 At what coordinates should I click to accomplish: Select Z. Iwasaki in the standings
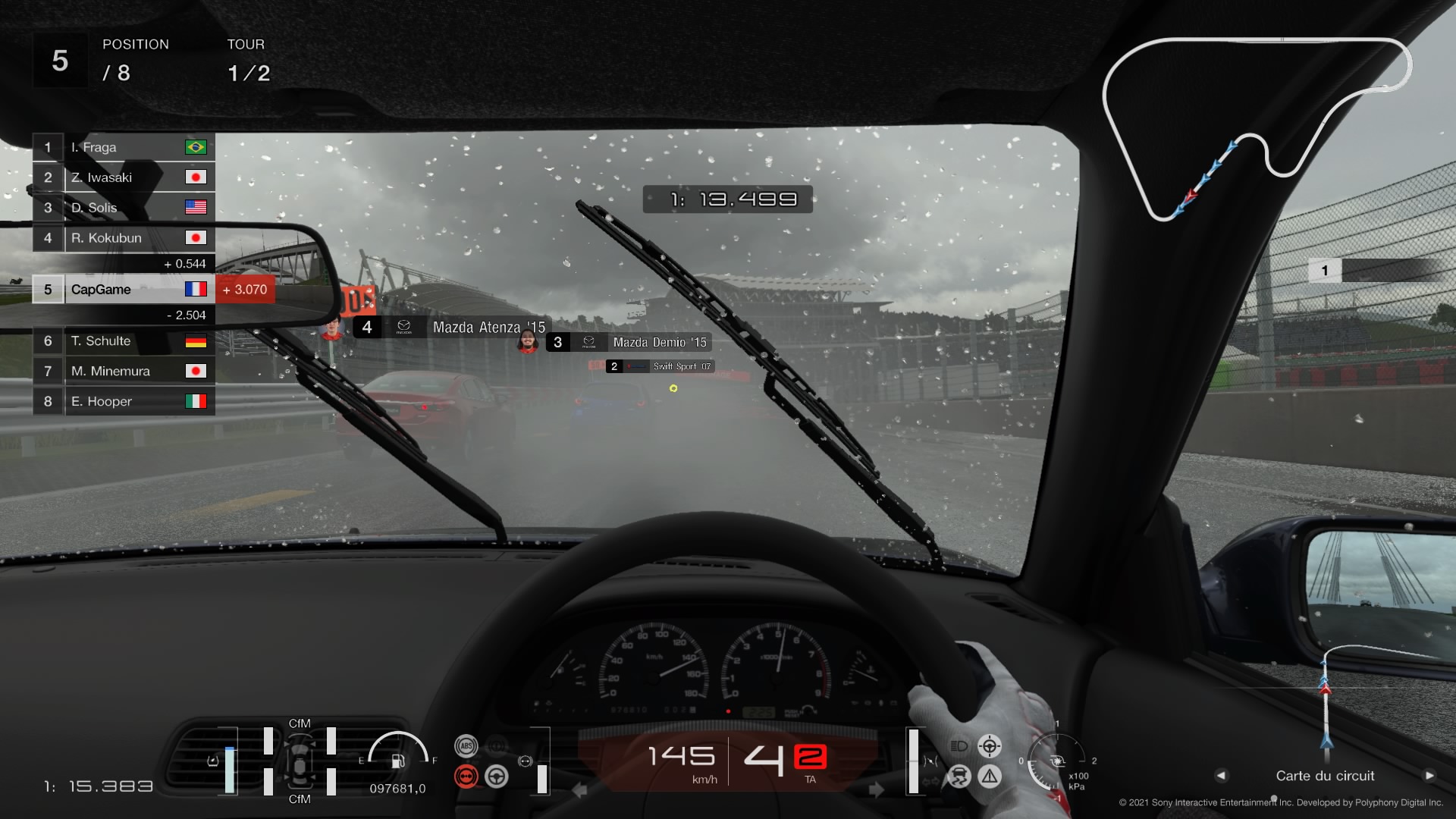click(x=124, y=177)
